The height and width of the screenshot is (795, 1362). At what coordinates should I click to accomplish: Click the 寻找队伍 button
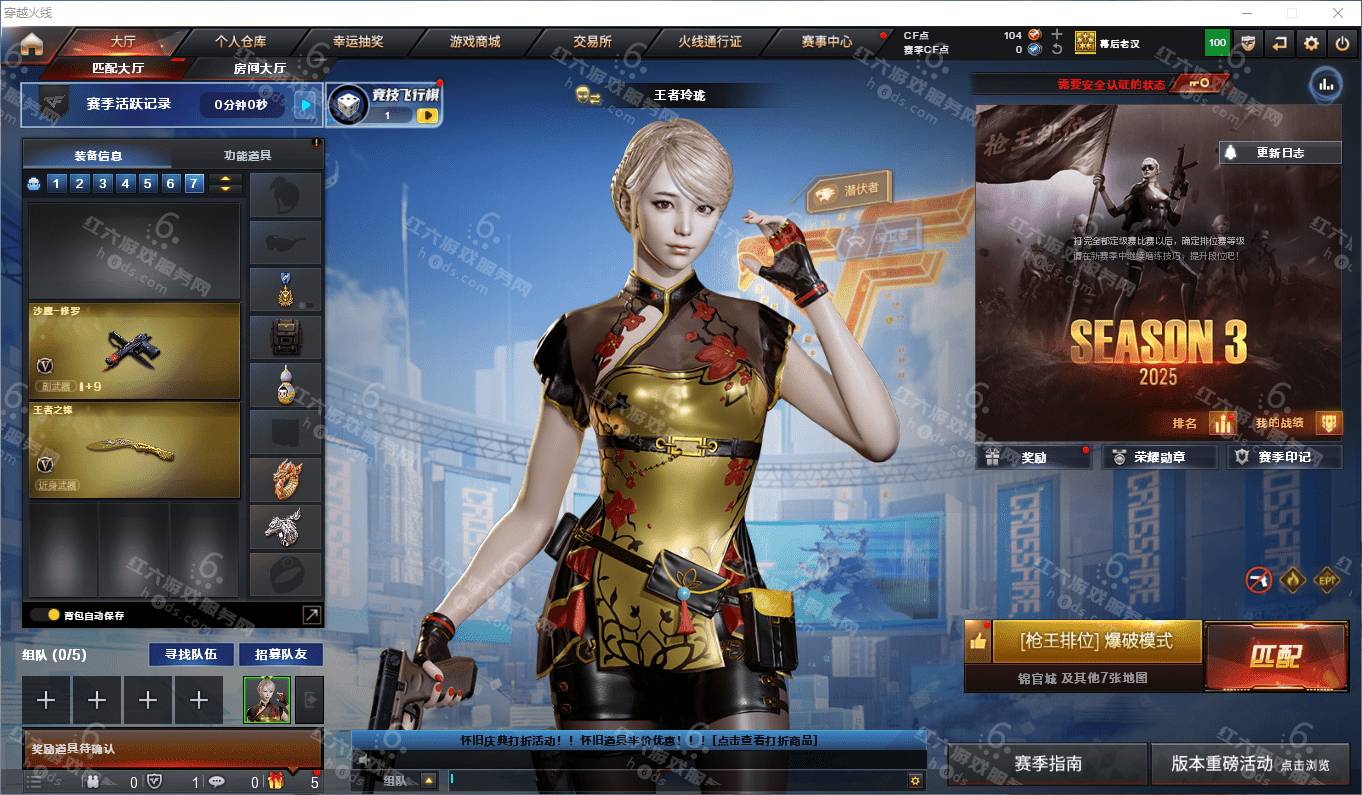[191, 654]
